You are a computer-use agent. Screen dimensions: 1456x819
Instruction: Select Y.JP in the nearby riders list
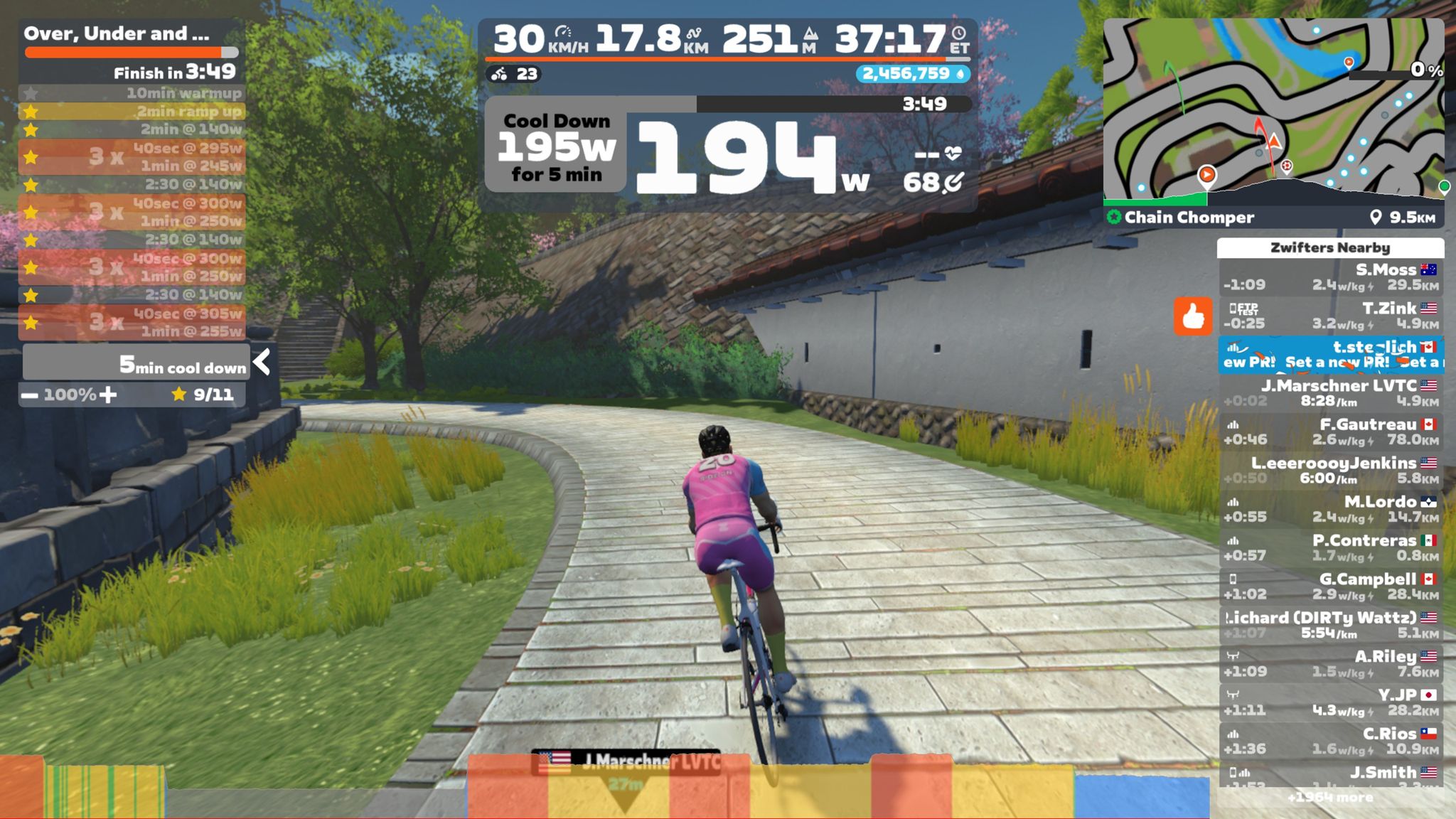(x=1330, y=702)
